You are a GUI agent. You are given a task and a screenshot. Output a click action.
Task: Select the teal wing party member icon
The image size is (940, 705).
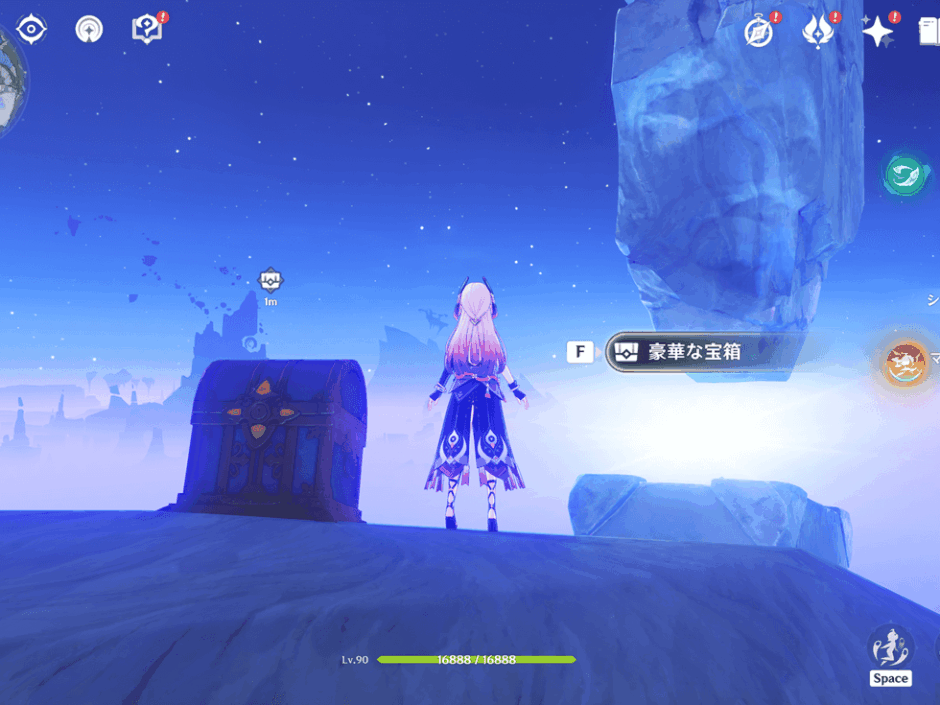point(905,175)
